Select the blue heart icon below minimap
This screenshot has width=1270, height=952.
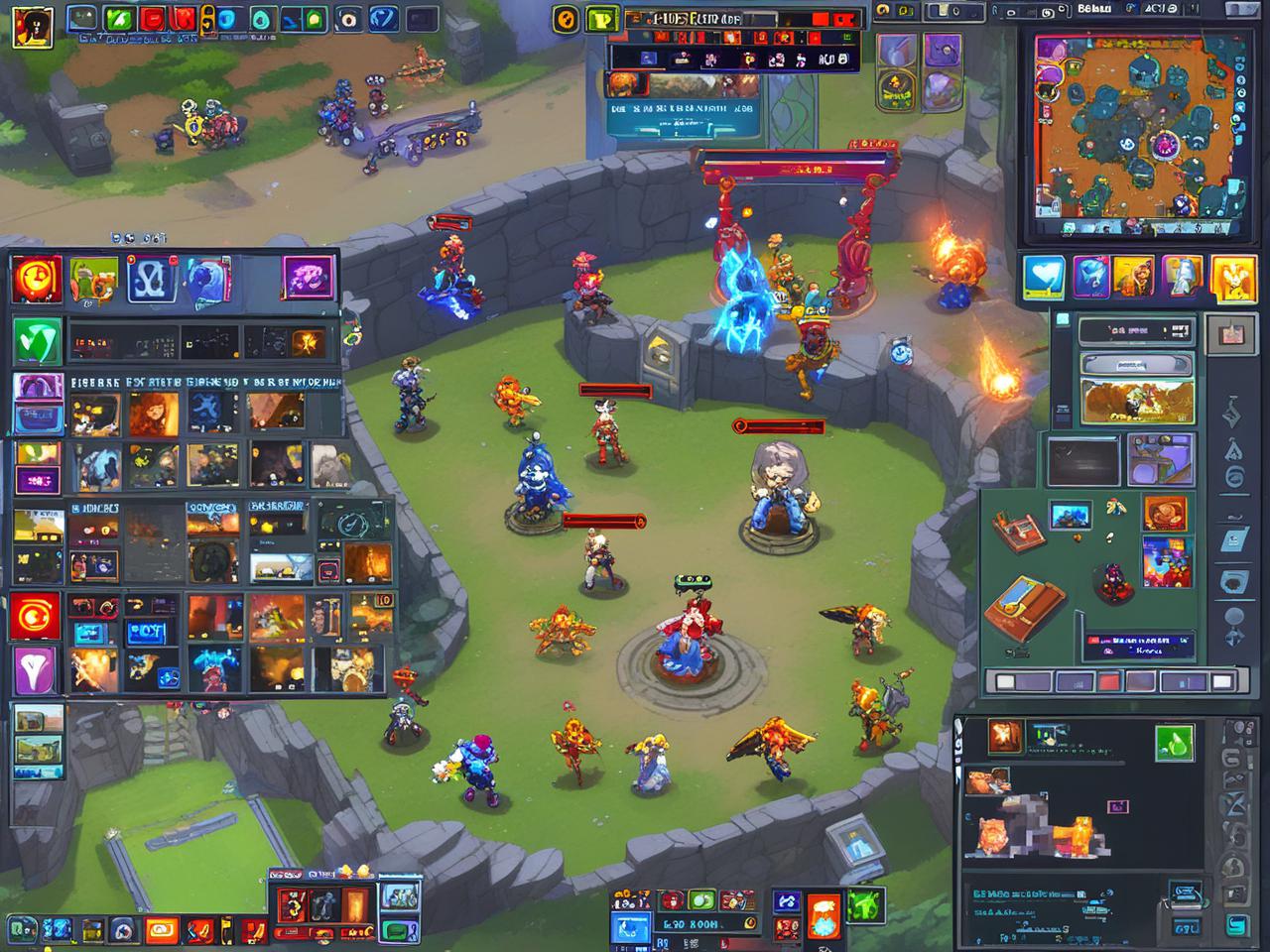(x=1043, y=277)
